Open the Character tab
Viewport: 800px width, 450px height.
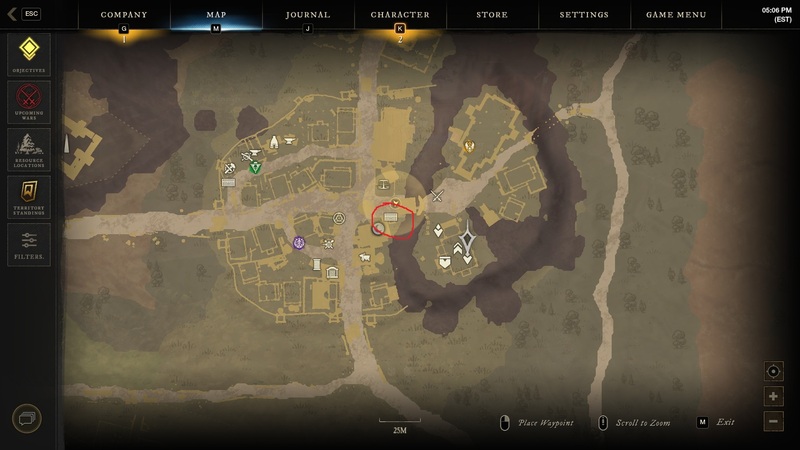click(400, 15)
